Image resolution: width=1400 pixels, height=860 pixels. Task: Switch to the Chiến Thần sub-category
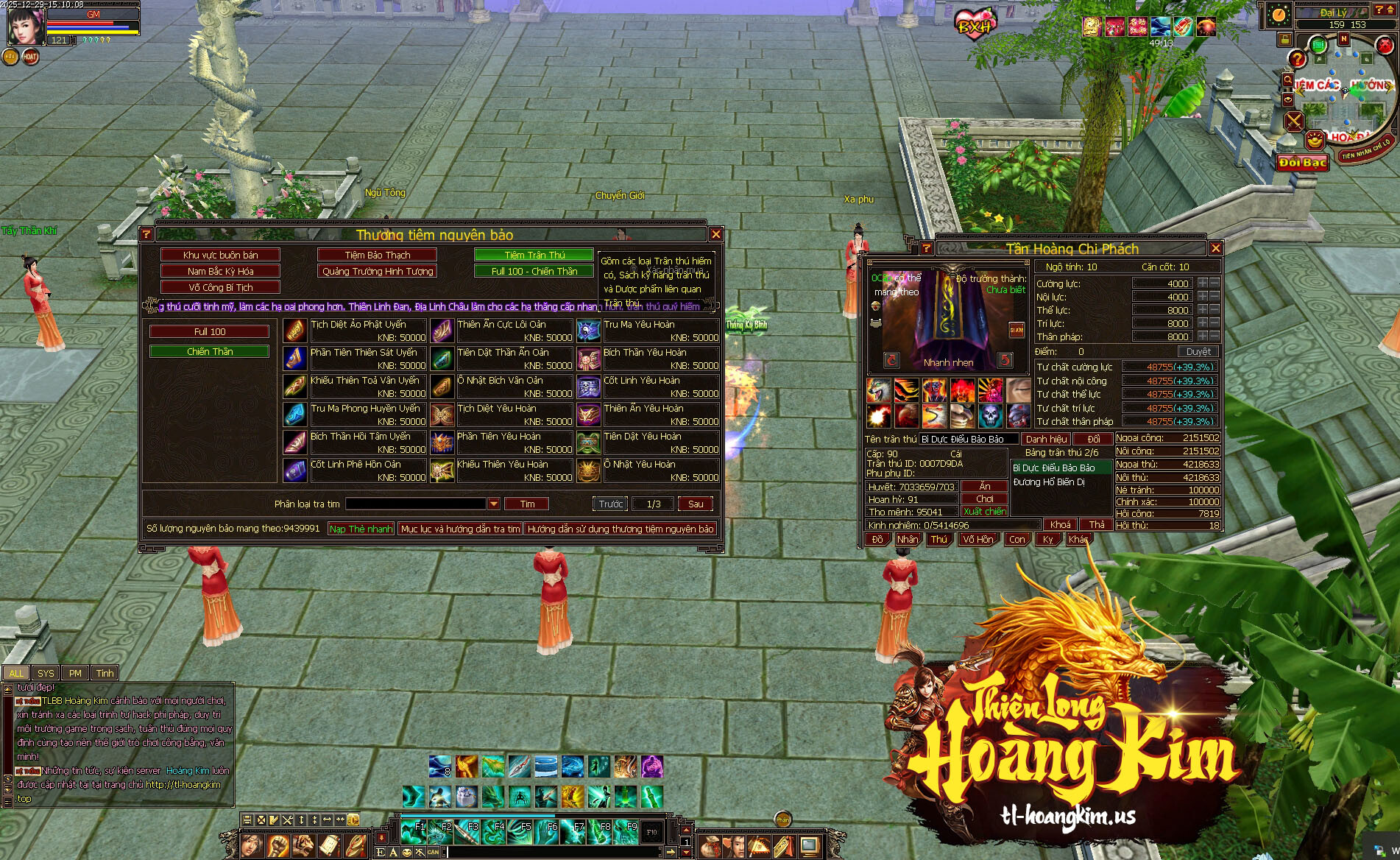(x=209, y=351)
